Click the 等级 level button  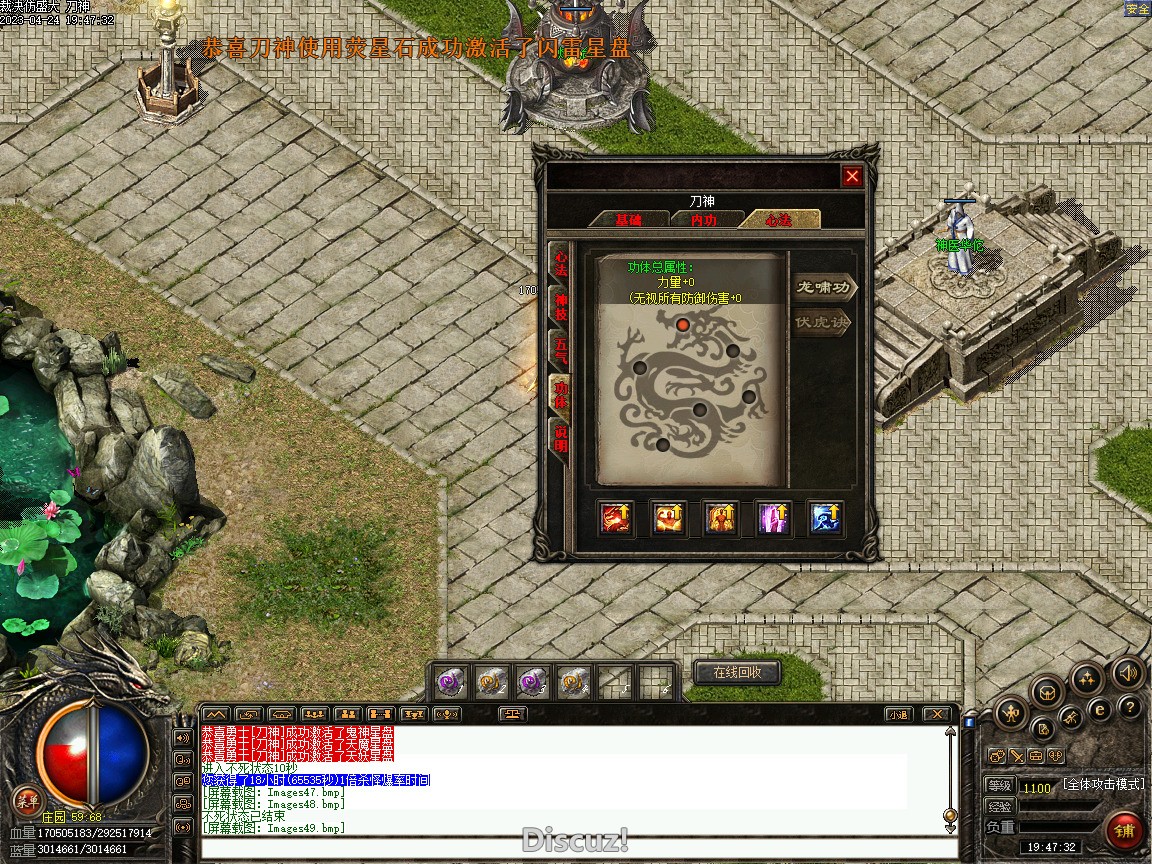tap(1000, 786)
